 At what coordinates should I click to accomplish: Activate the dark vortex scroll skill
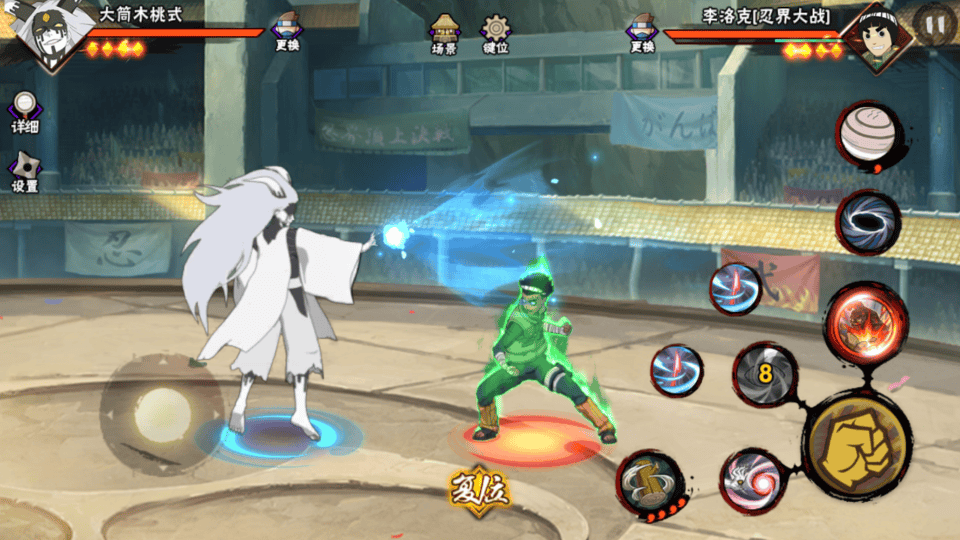point(866,221)
